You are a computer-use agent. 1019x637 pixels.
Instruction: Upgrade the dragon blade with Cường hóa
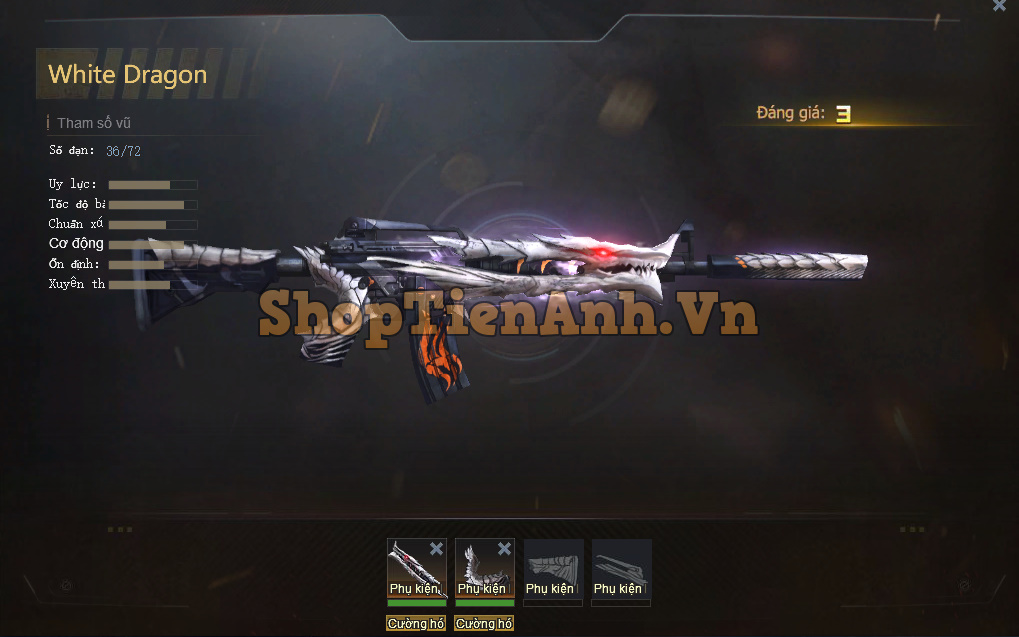tap(416, 624)
